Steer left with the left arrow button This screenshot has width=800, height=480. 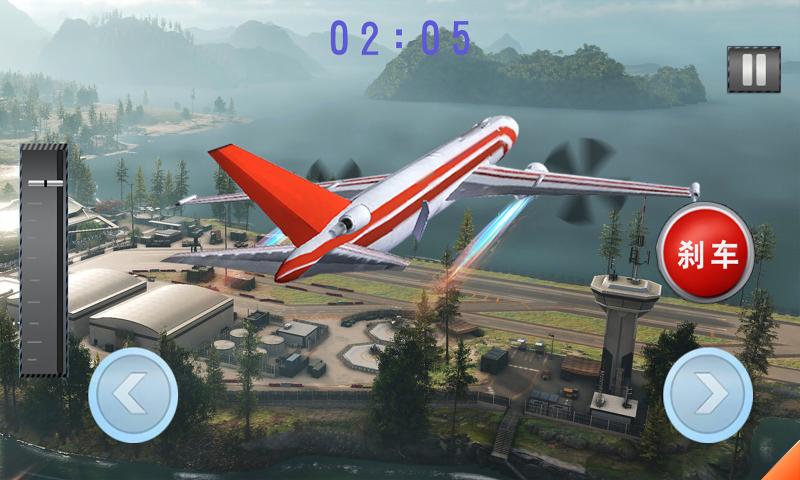133,395
